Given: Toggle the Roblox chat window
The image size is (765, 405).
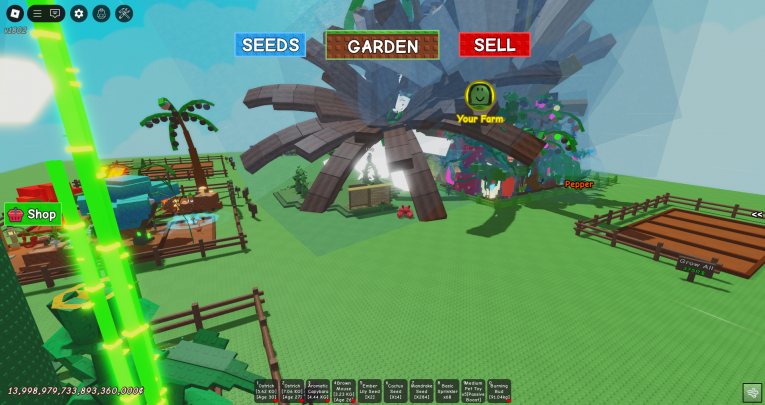Looking at the screenshot, I should coord(55,13).
